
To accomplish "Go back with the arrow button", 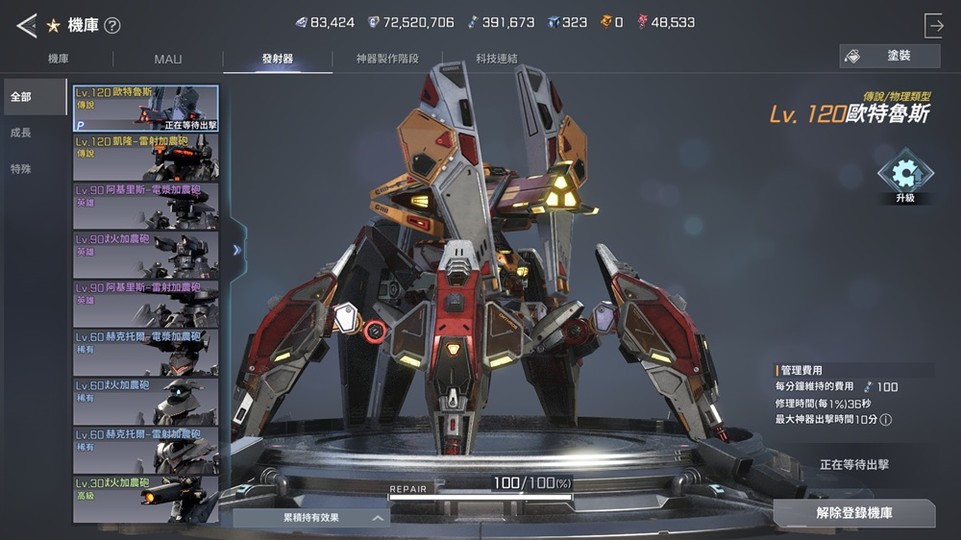I will point(27,24).
